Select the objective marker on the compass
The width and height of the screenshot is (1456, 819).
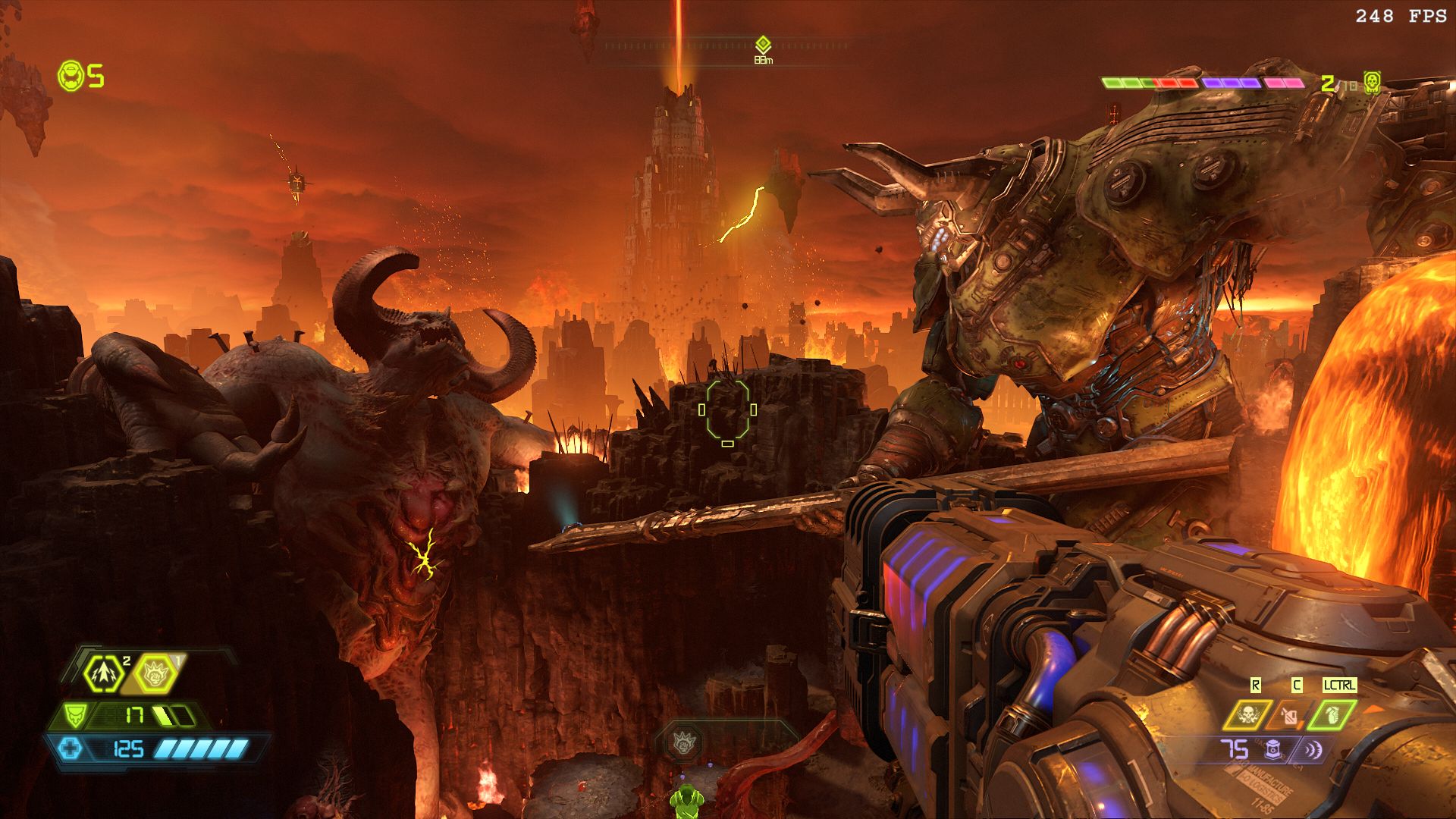click(763, 45)
